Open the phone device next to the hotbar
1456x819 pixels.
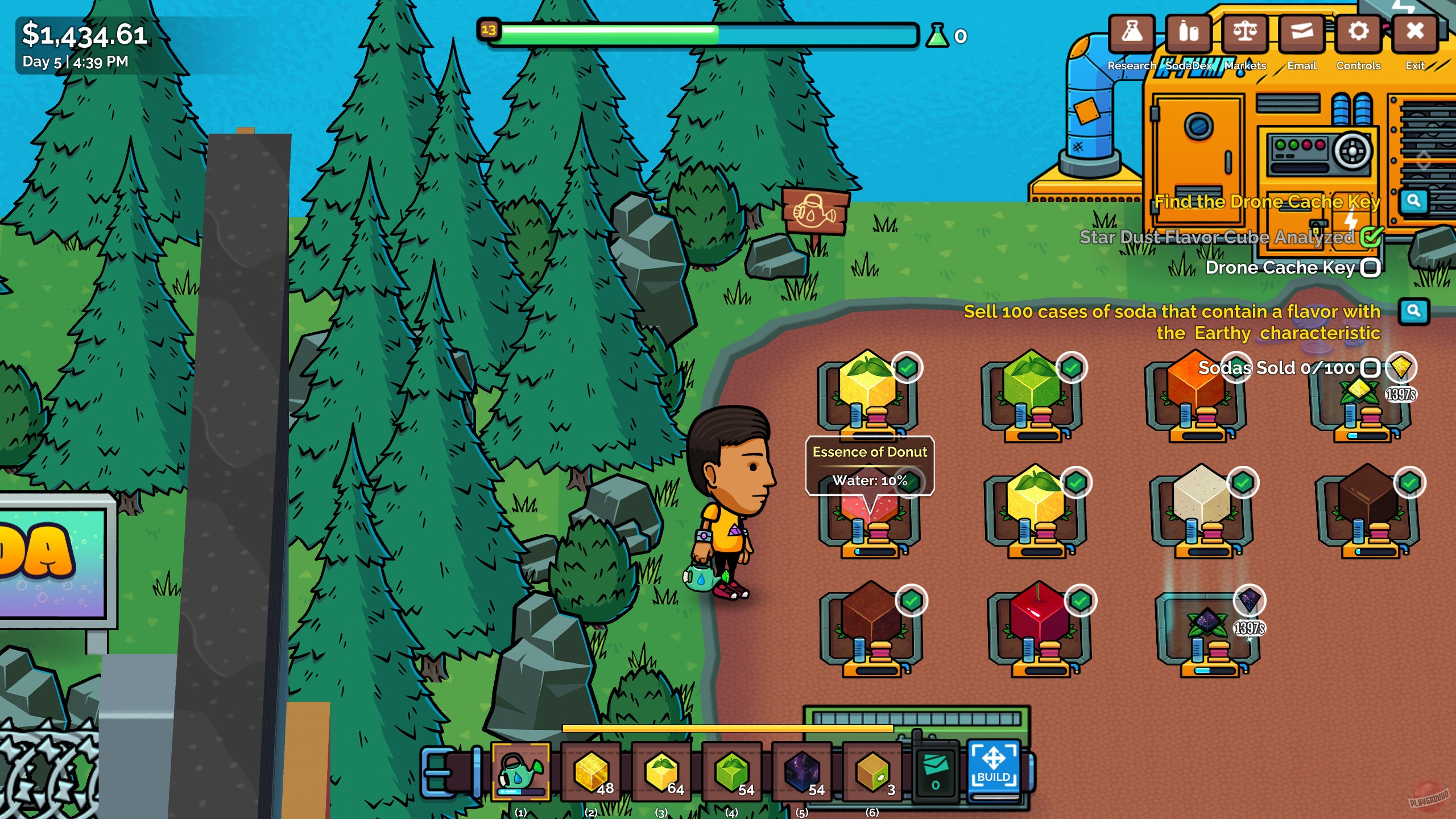tap(937, 772)
